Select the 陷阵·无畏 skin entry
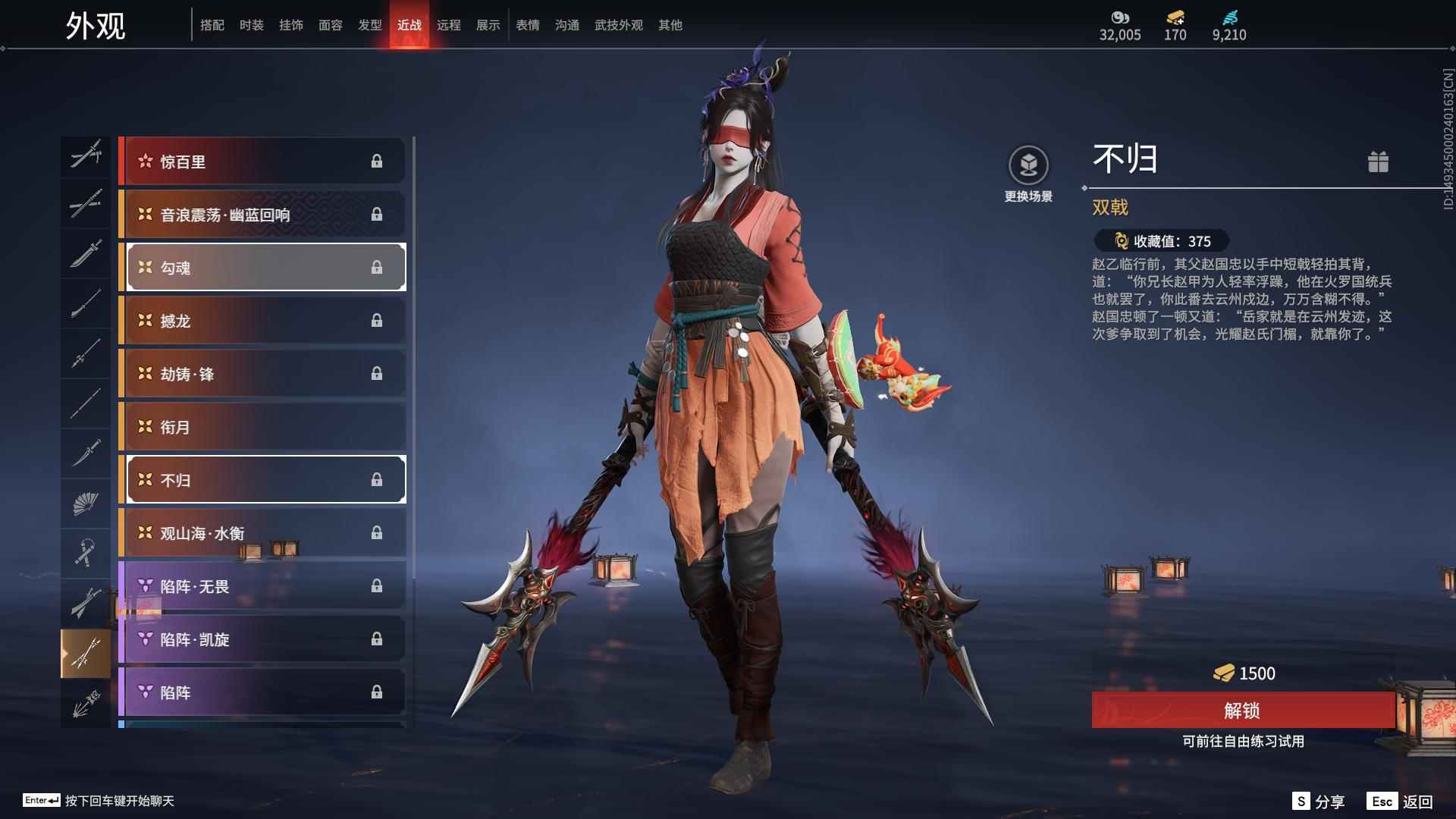 (264, 585)
